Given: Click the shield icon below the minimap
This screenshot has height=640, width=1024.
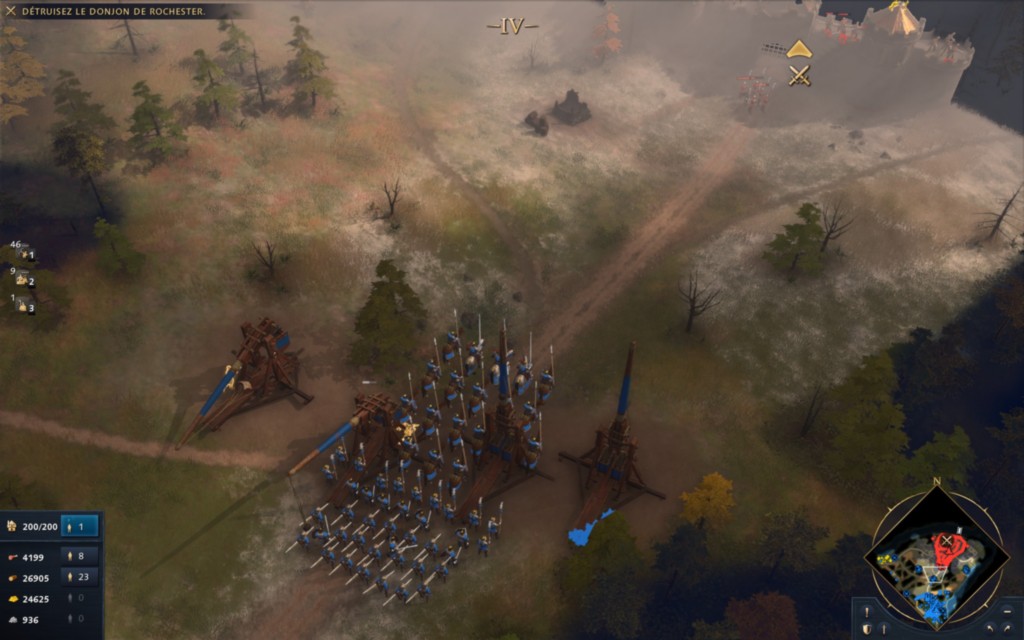Looking at the screenshot, I should click(x=866, y=628).
